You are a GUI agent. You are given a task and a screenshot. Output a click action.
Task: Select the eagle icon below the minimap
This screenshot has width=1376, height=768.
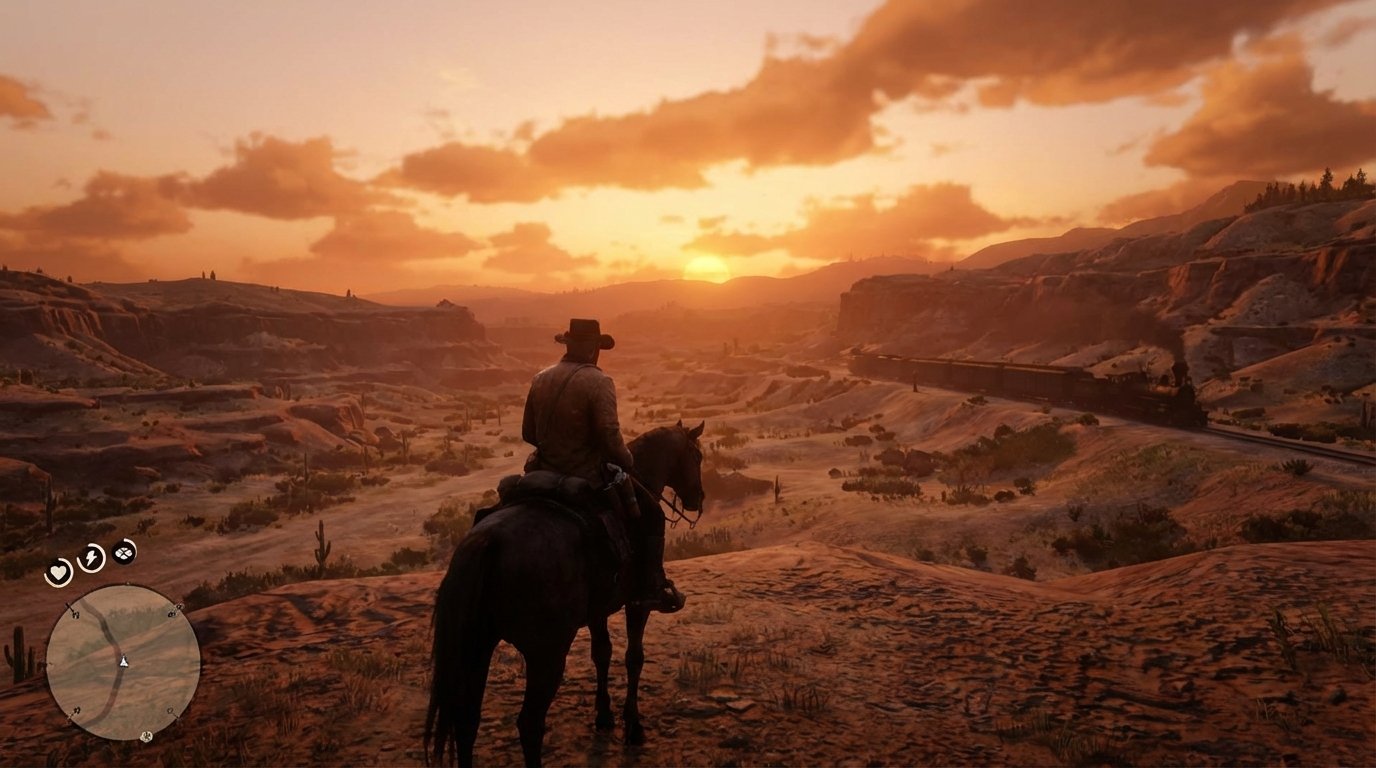[146, 736]
